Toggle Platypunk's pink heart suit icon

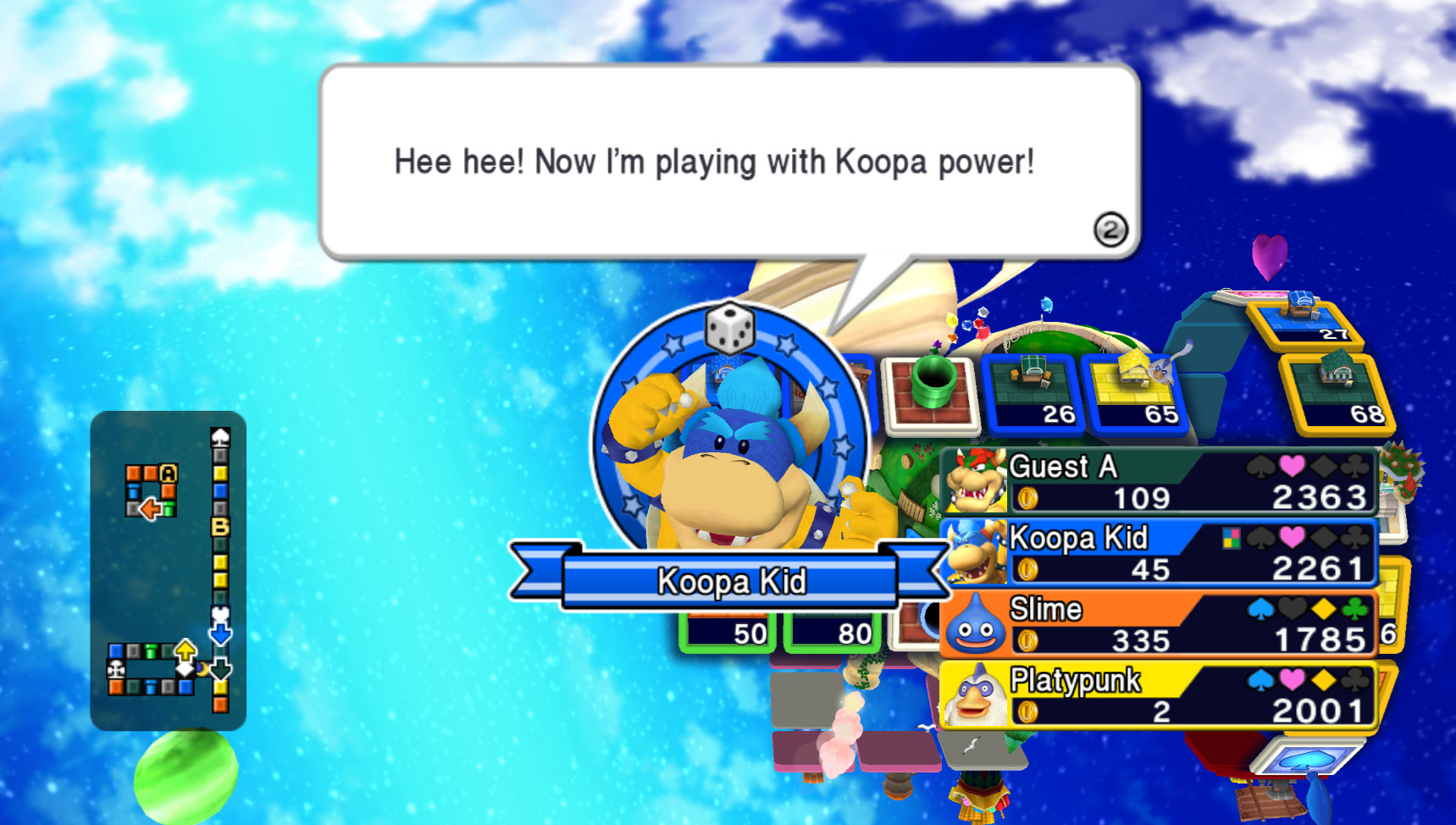click(x=1291, y=678)
